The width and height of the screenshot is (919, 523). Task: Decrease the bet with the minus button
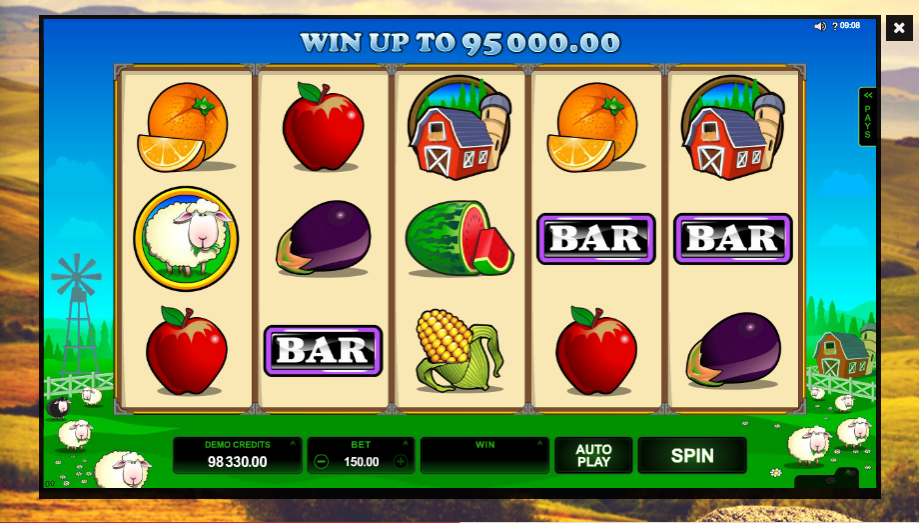pyautogui.click(x=321, y=462)
